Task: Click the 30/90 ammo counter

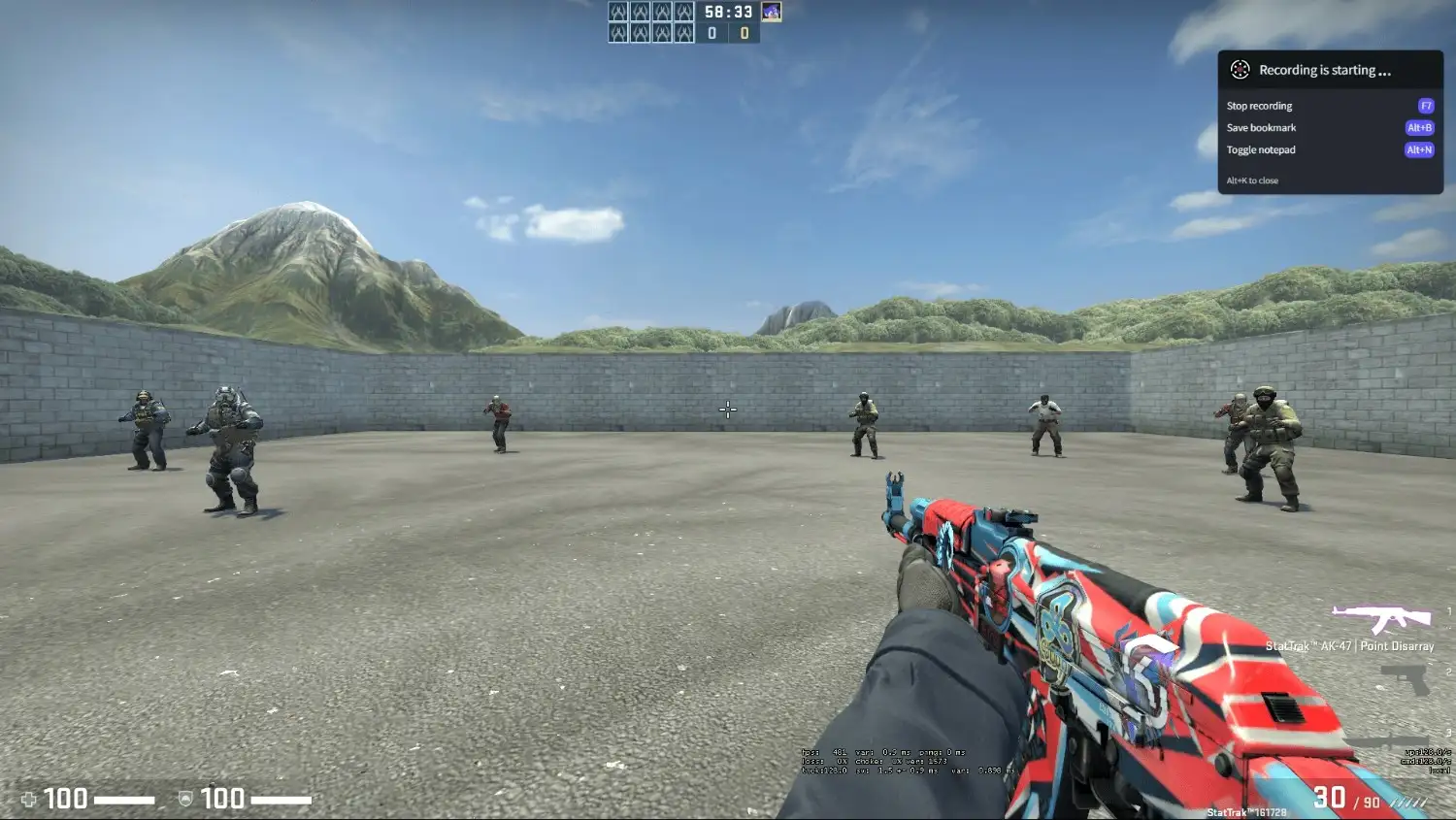Action: pyautogui.click(x=1344, y=798)
